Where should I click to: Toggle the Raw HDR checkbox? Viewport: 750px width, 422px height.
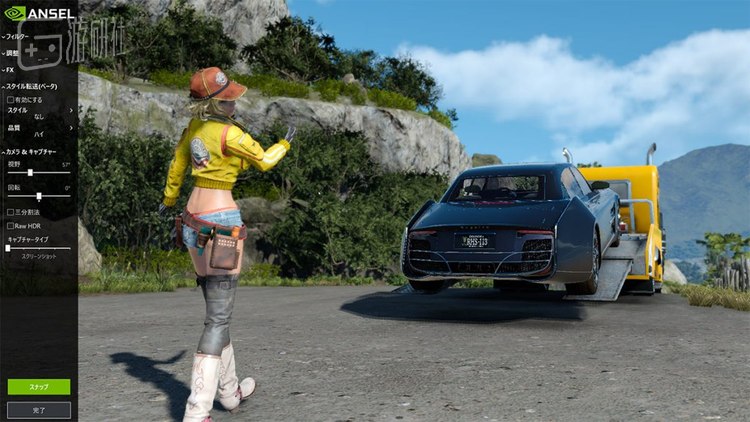pos(10,226)
